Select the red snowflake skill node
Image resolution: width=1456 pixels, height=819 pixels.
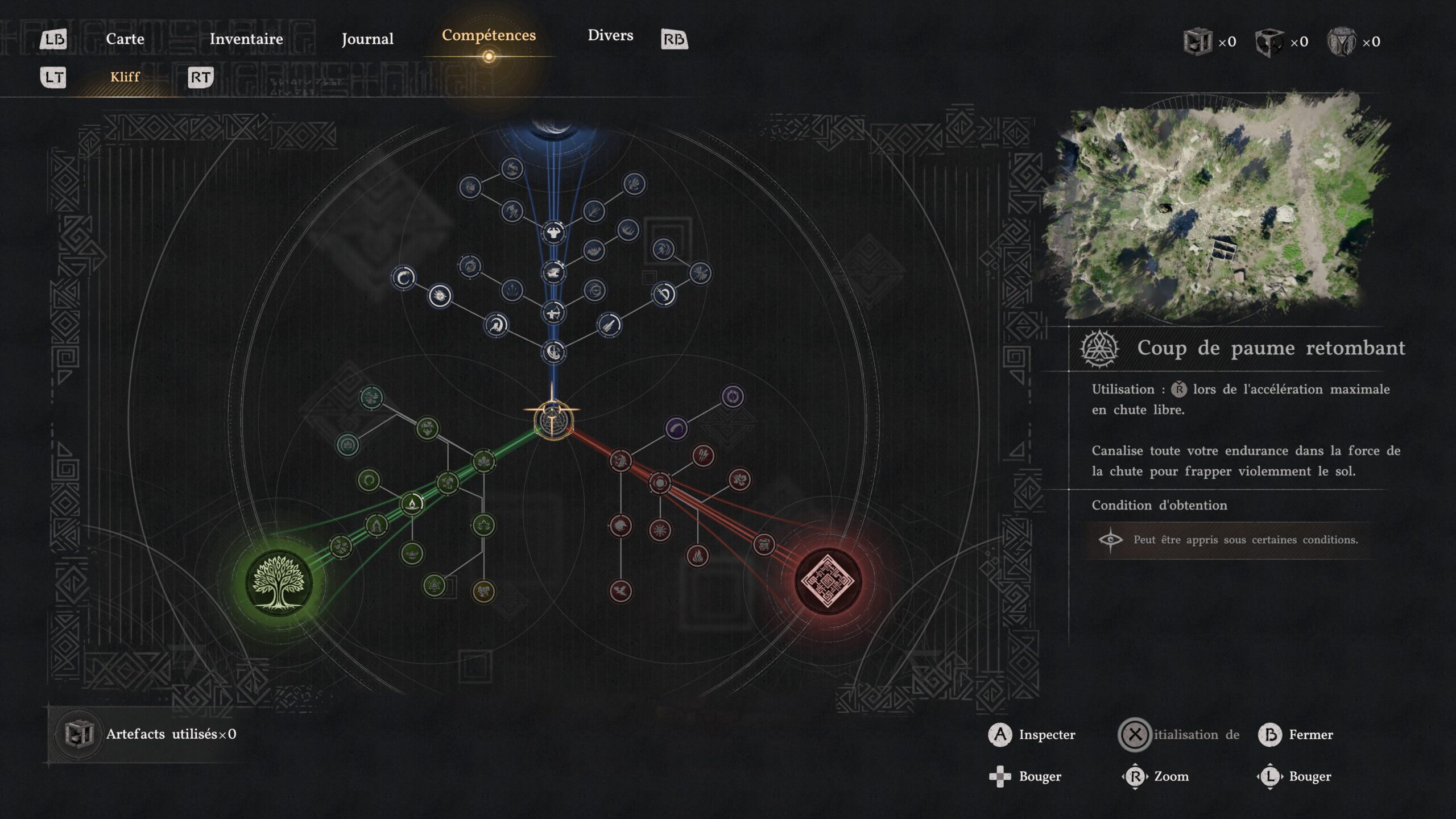click(660, 530)
